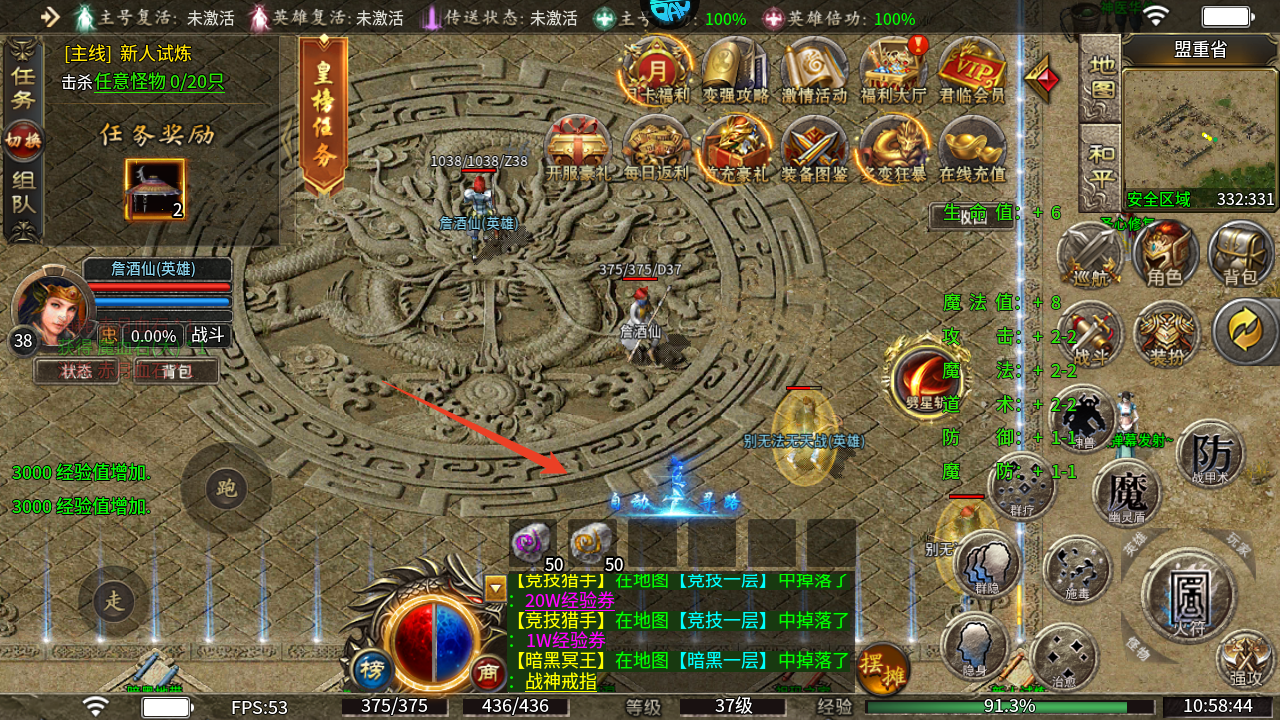The height and width of the screenshot is (720, 1280).
Task: Open the 角色 character sheet
Action: [x=1165, y=253]
